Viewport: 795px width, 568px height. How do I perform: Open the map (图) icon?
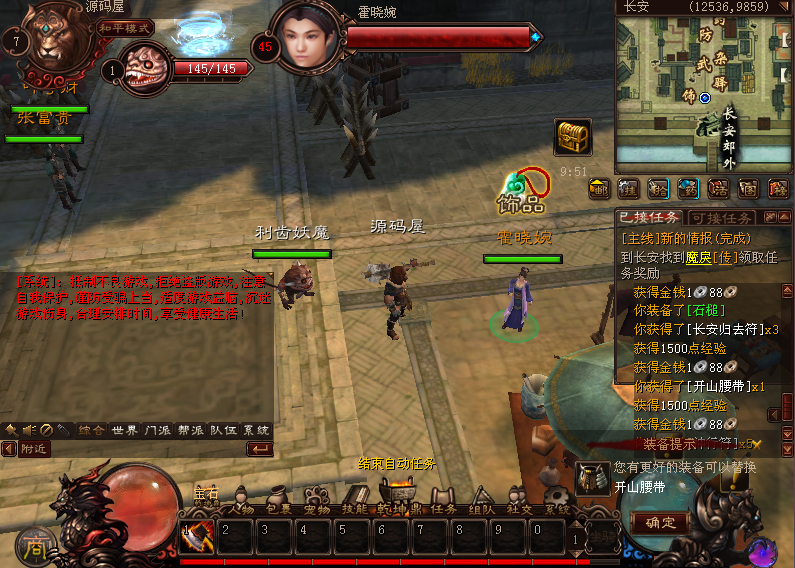(748, 189)
